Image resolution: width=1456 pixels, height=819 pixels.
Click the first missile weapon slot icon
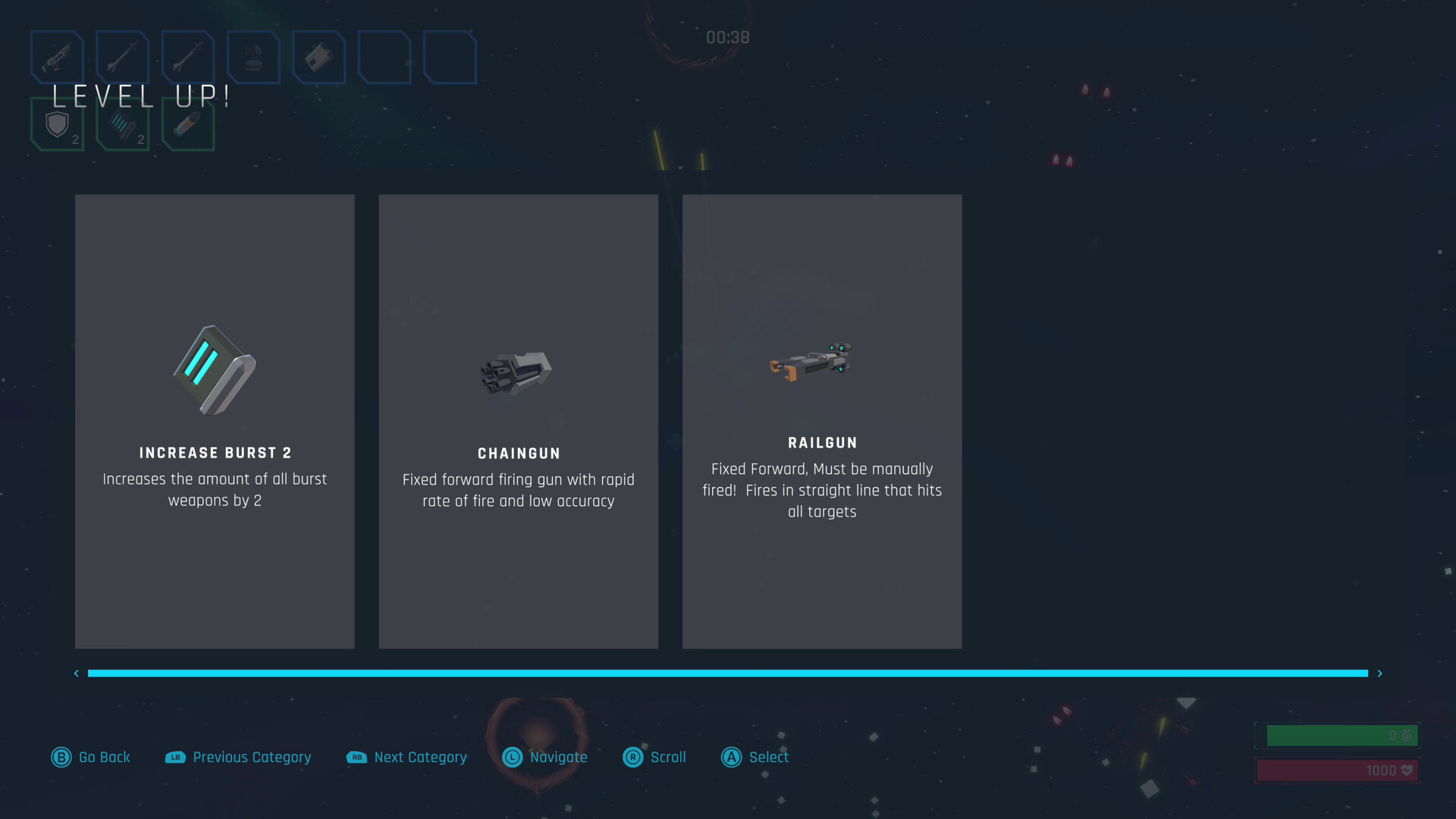coord(122,57)
